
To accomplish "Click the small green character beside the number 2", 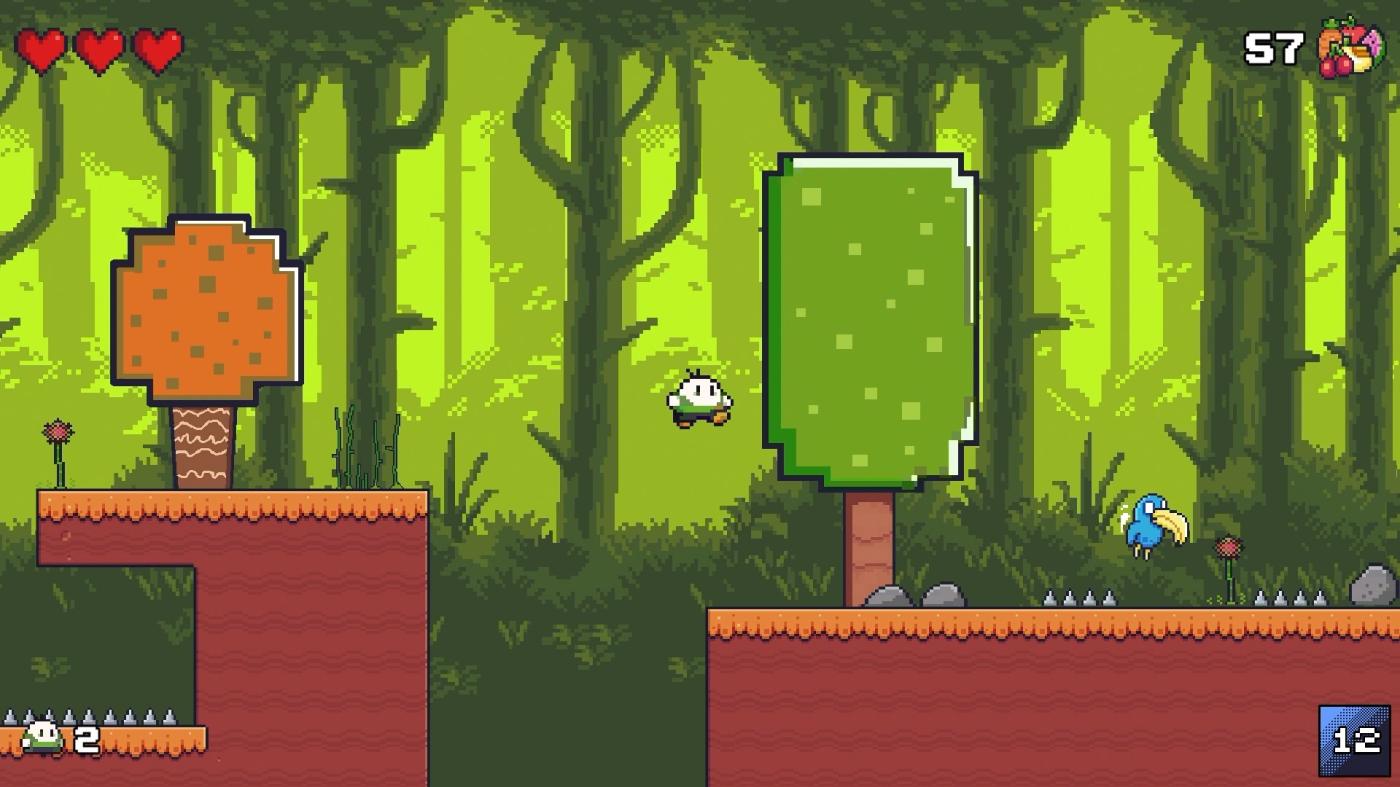I will (x=40, y=737).
